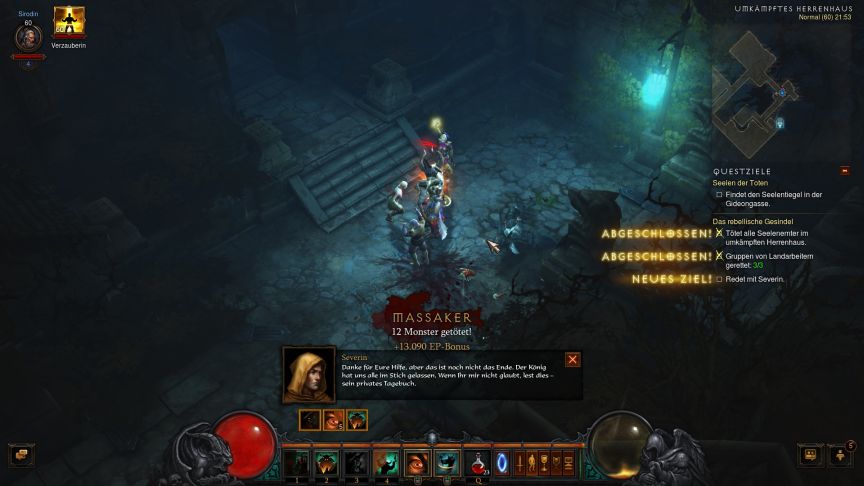Image resolution: width=864 pixels, height=486 pixels.
Task: Click Sirodin's player portrait
Action: (x=27, y=38)
